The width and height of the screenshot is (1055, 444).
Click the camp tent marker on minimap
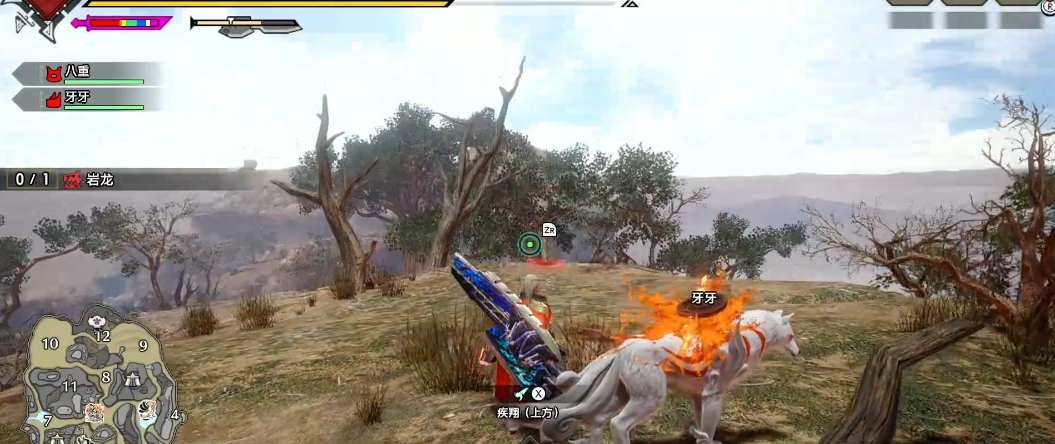coord(132,378)
